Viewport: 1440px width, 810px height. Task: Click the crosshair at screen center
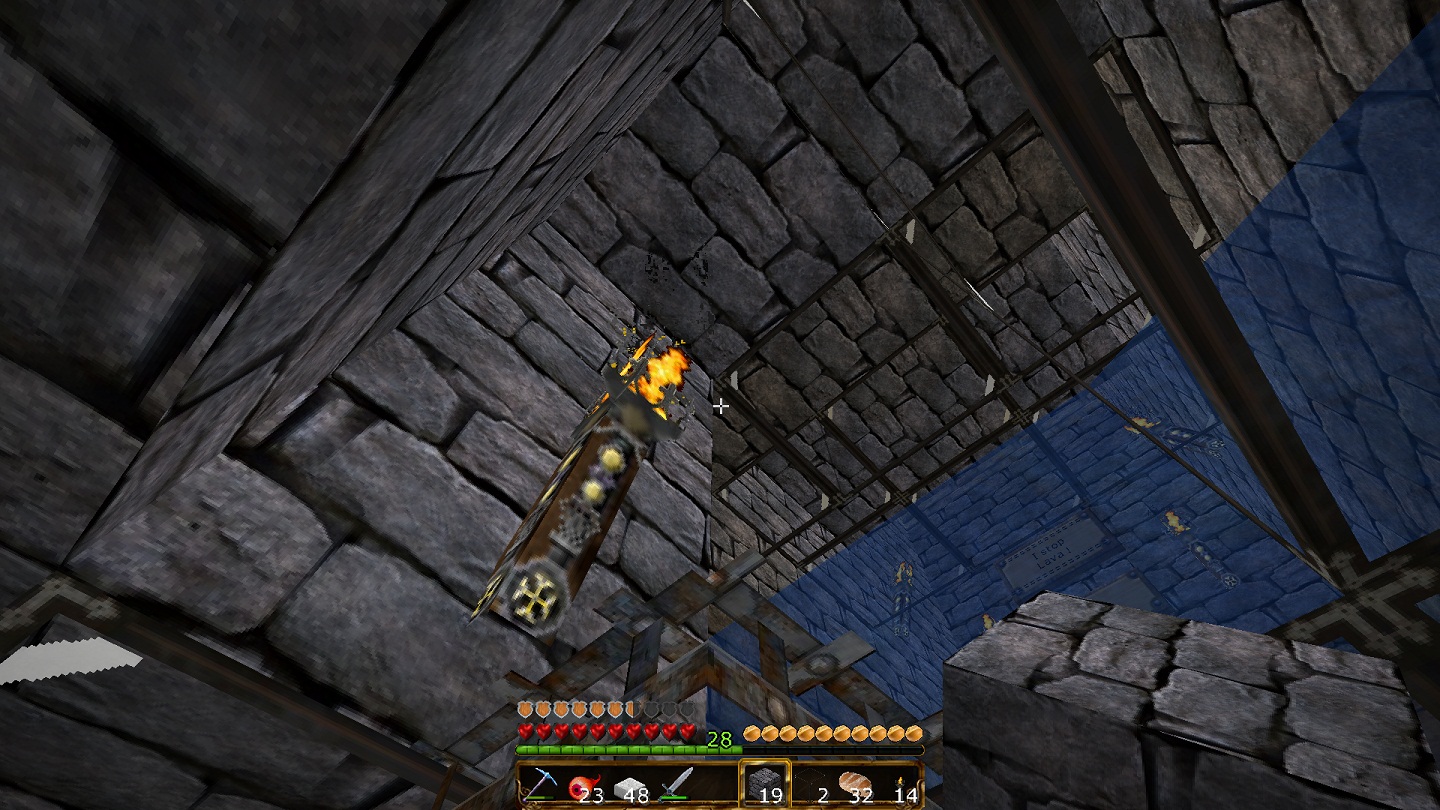[722, 407]
